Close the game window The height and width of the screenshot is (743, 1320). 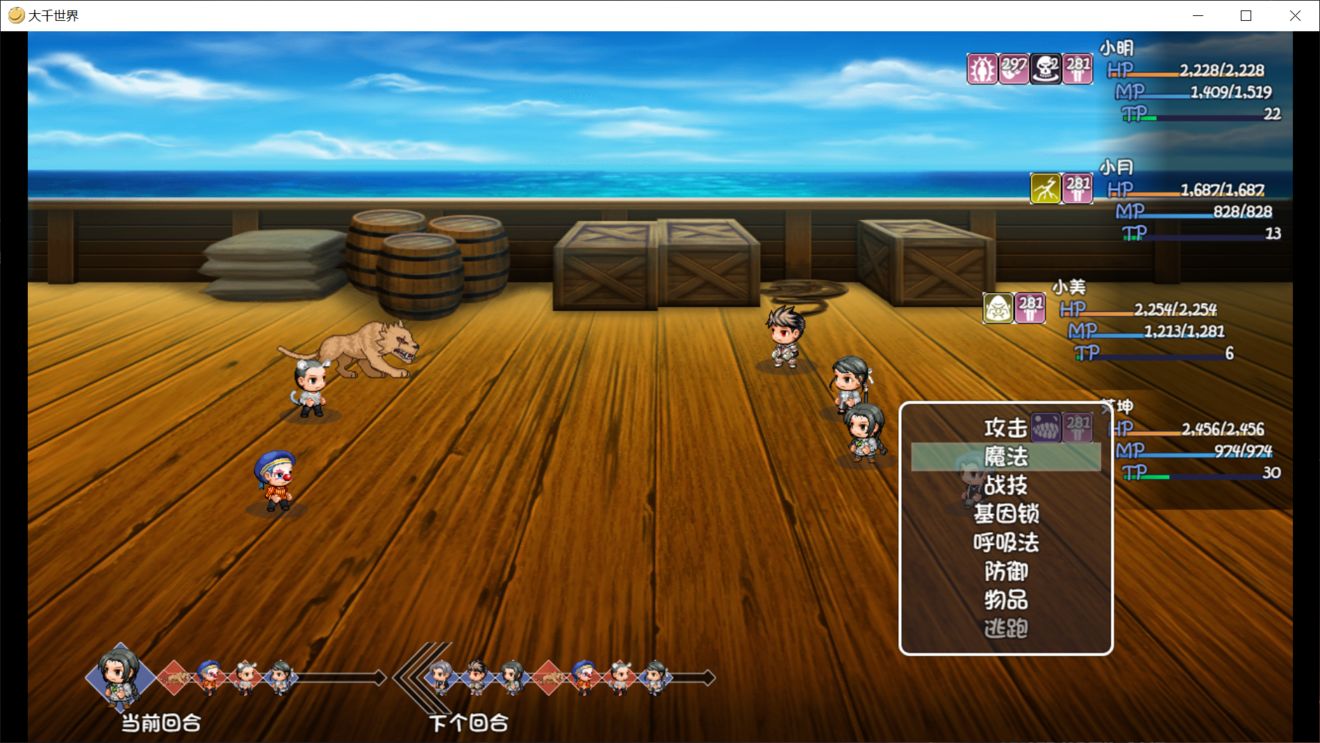[x=1295, y=16]
